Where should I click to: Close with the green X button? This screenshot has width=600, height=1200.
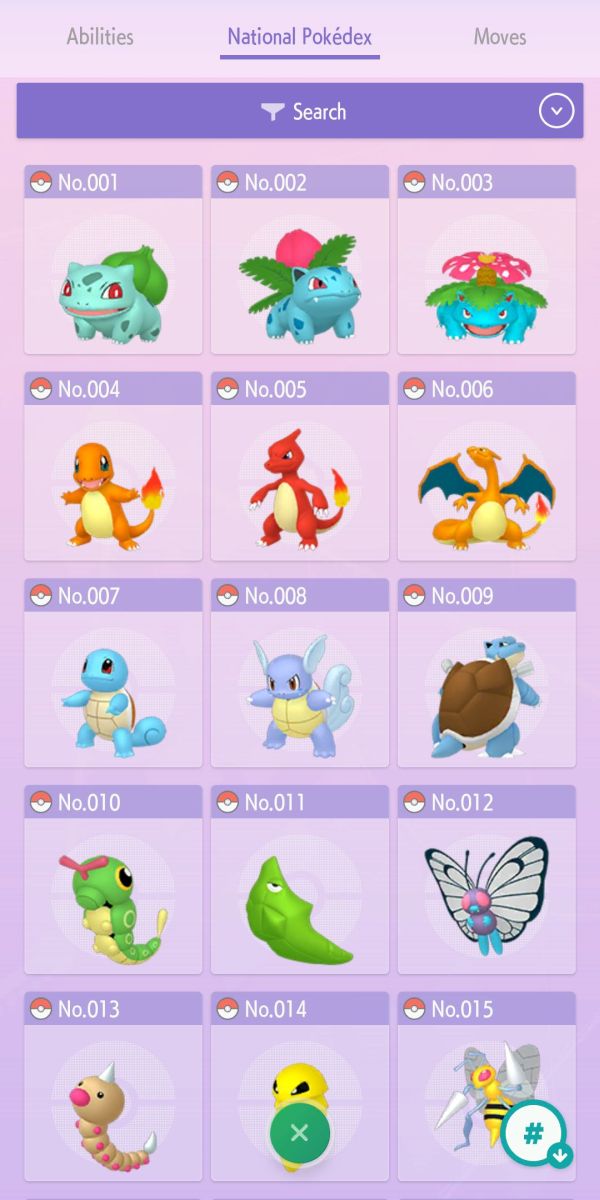[x=300, y=1133]
